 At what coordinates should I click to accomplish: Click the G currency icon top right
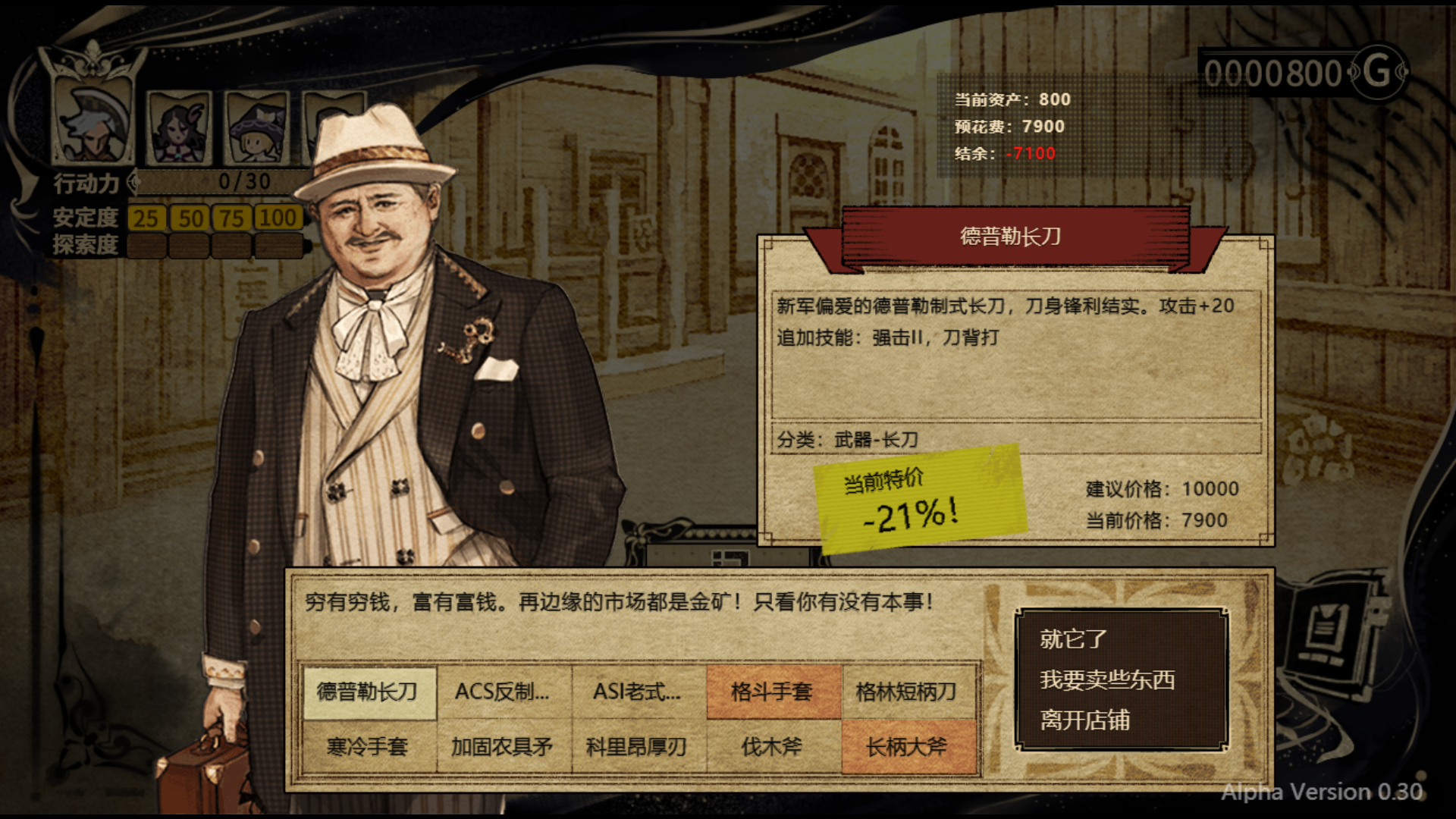pos(1379,72)
